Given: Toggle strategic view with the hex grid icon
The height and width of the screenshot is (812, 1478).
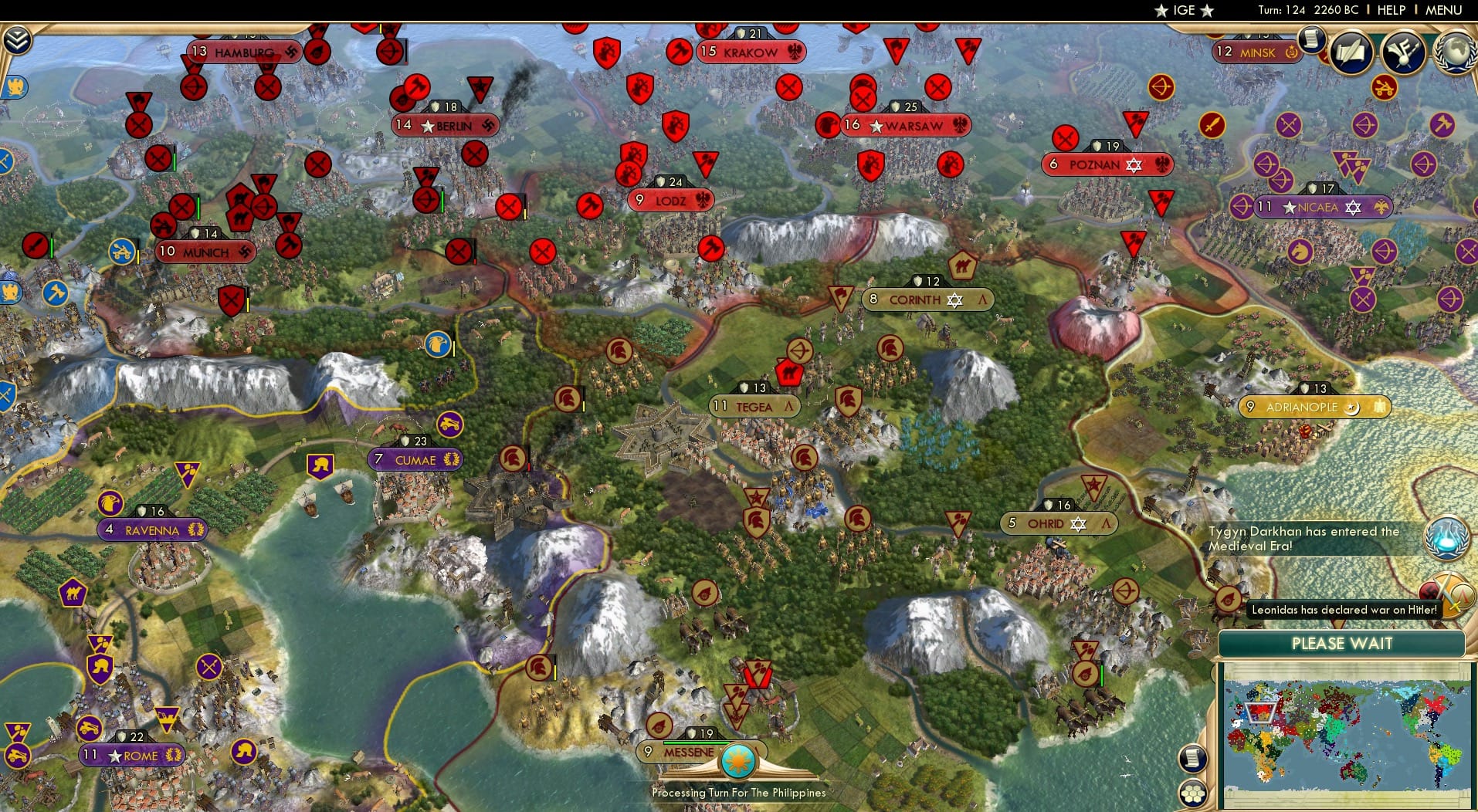Looking at the screenshot, I should click(x=1193, y=793).
